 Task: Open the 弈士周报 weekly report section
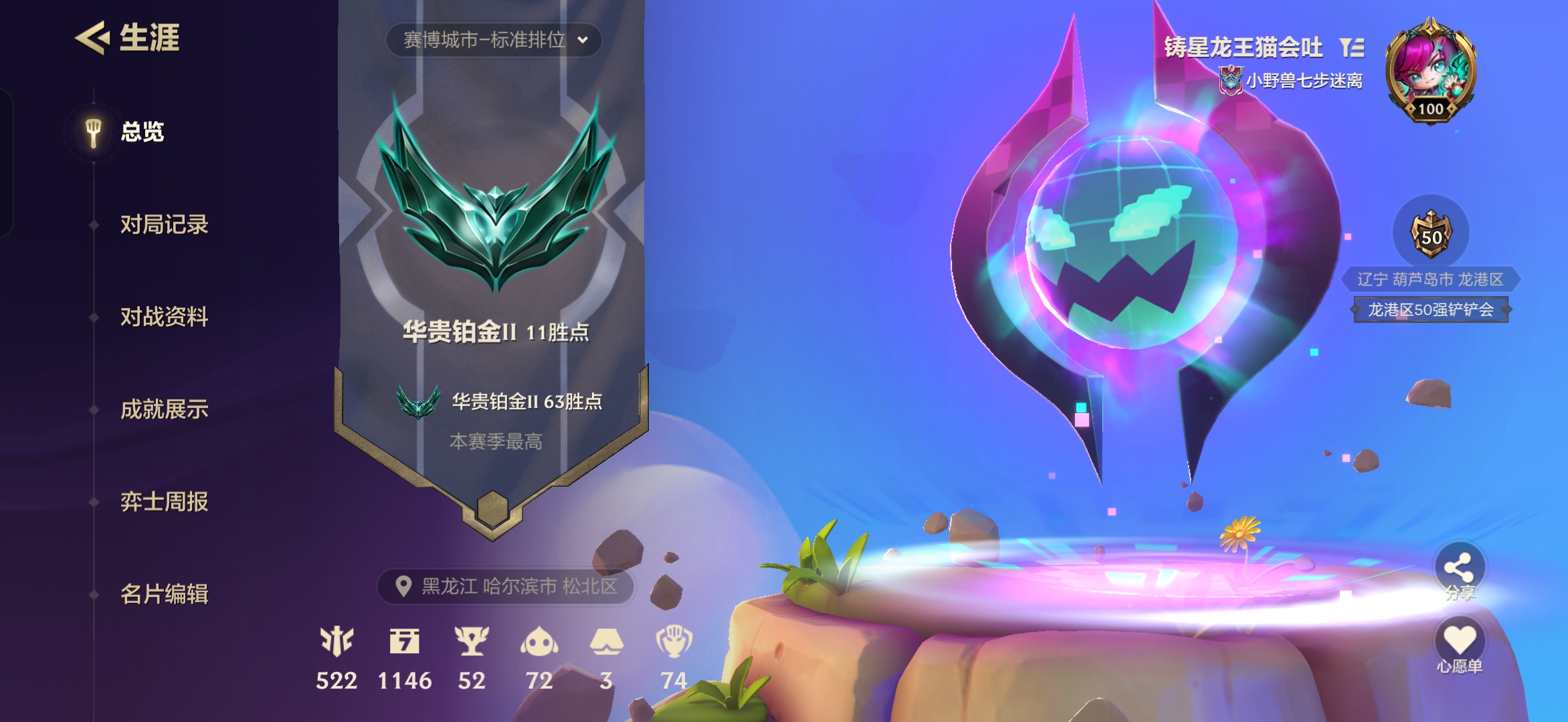pos(166,503)
